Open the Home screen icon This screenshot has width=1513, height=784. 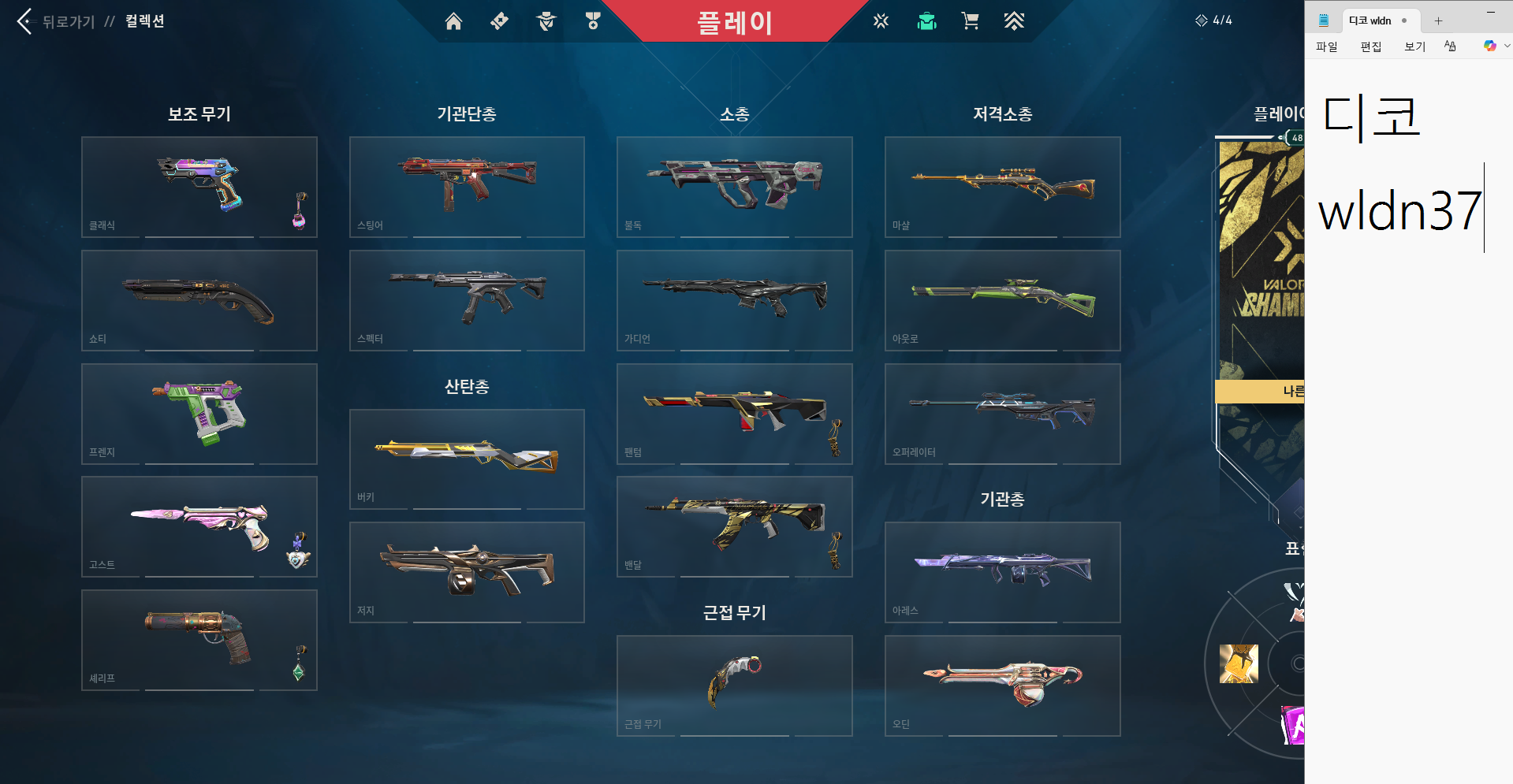tap(454, 21)
